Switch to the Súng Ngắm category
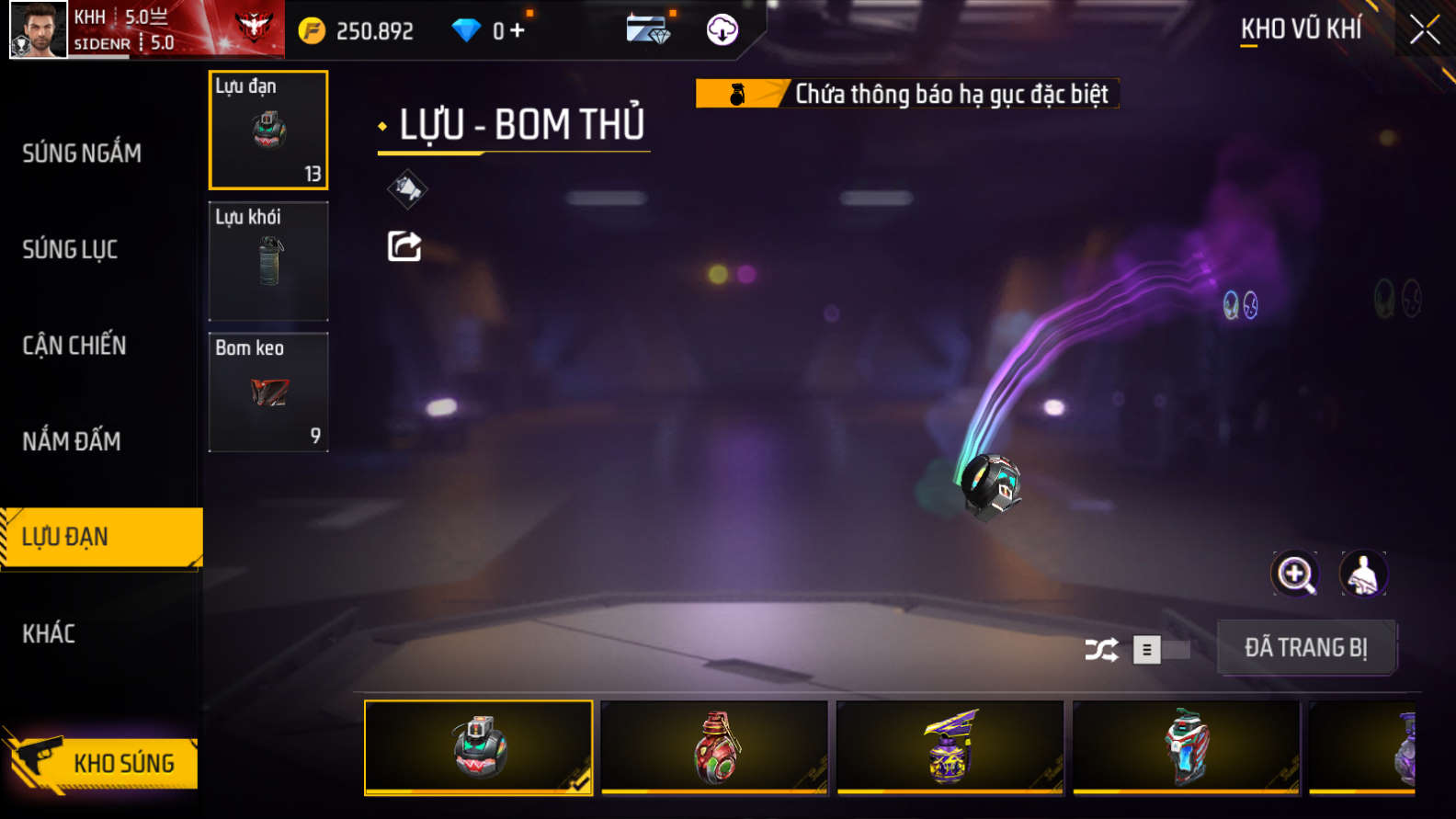This screenshot has width=1456, height=819. point(82,154)
